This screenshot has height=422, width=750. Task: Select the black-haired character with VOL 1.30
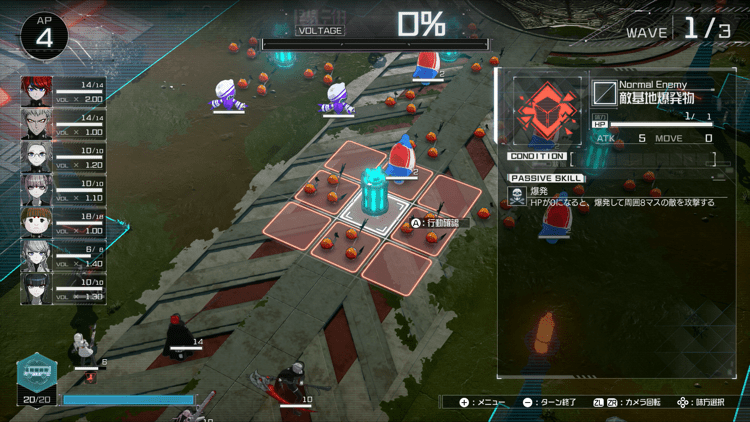[37, 288]
